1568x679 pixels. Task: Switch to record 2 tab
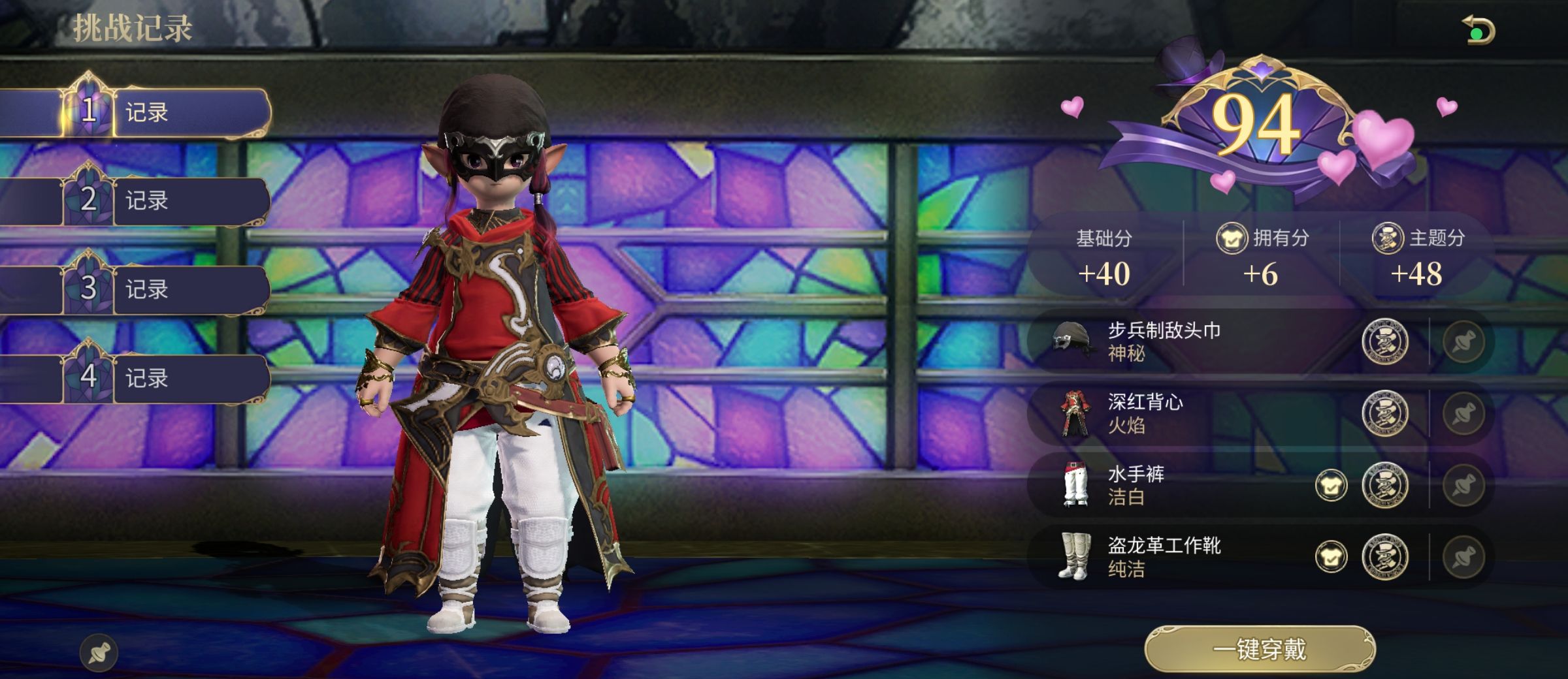163,200
